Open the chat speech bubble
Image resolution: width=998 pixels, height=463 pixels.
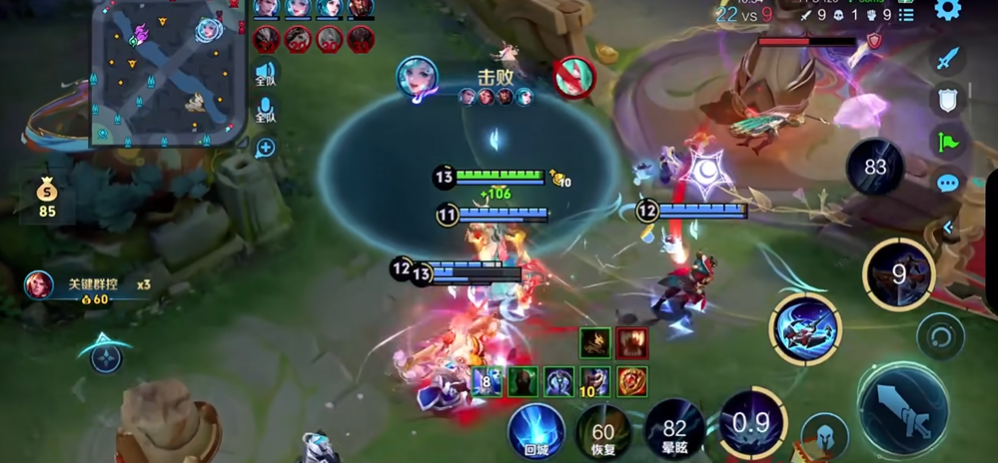pos(947,183)
